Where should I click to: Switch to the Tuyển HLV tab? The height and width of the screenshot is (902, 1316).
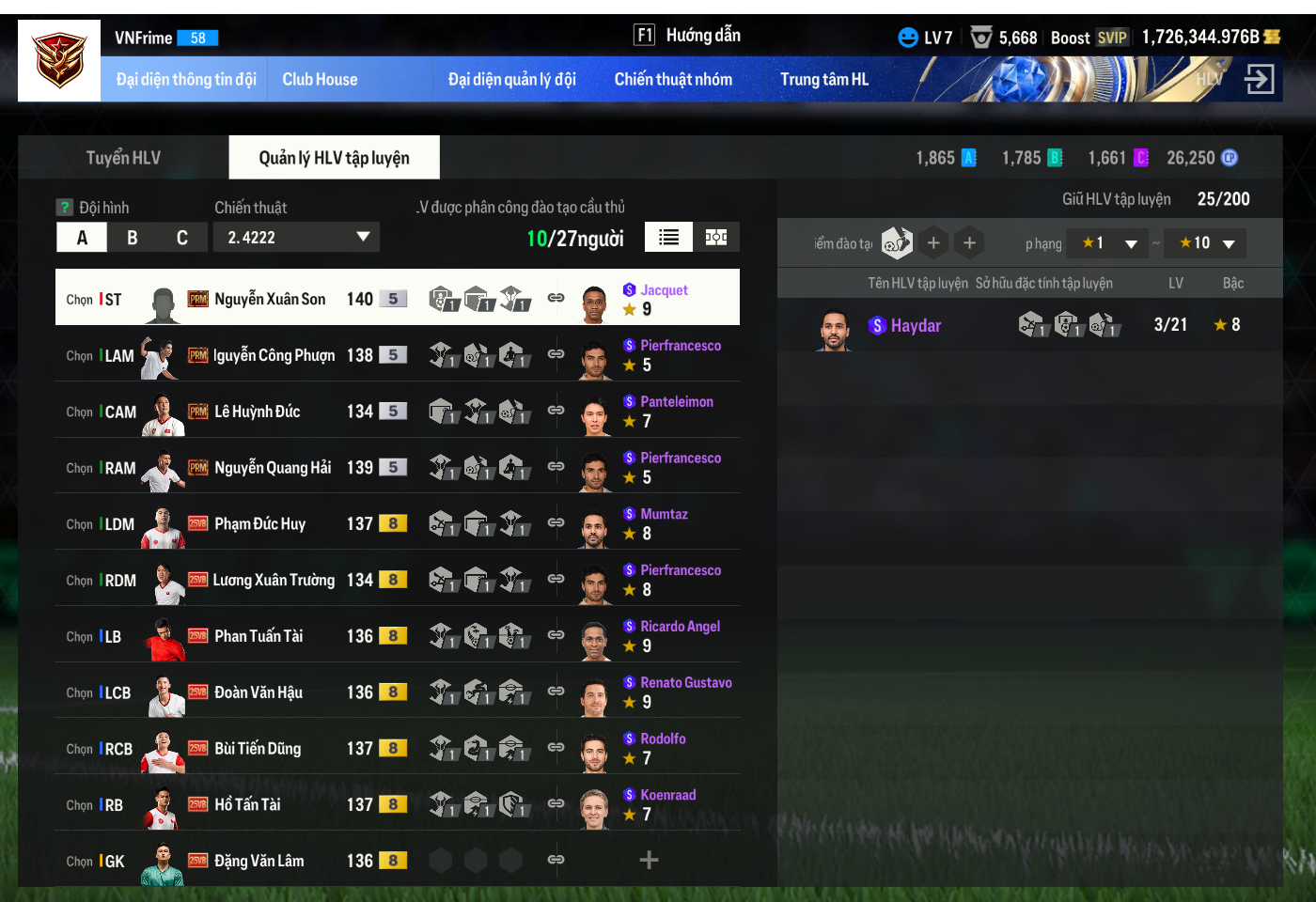tap(123, 158)
